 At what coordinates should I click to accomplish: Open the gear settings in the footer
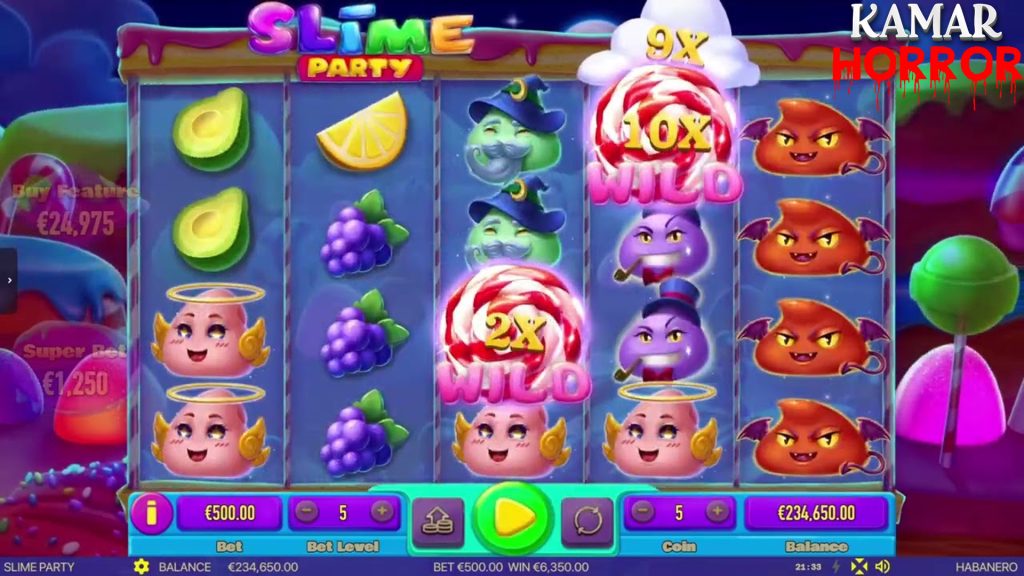pos(141,567)
